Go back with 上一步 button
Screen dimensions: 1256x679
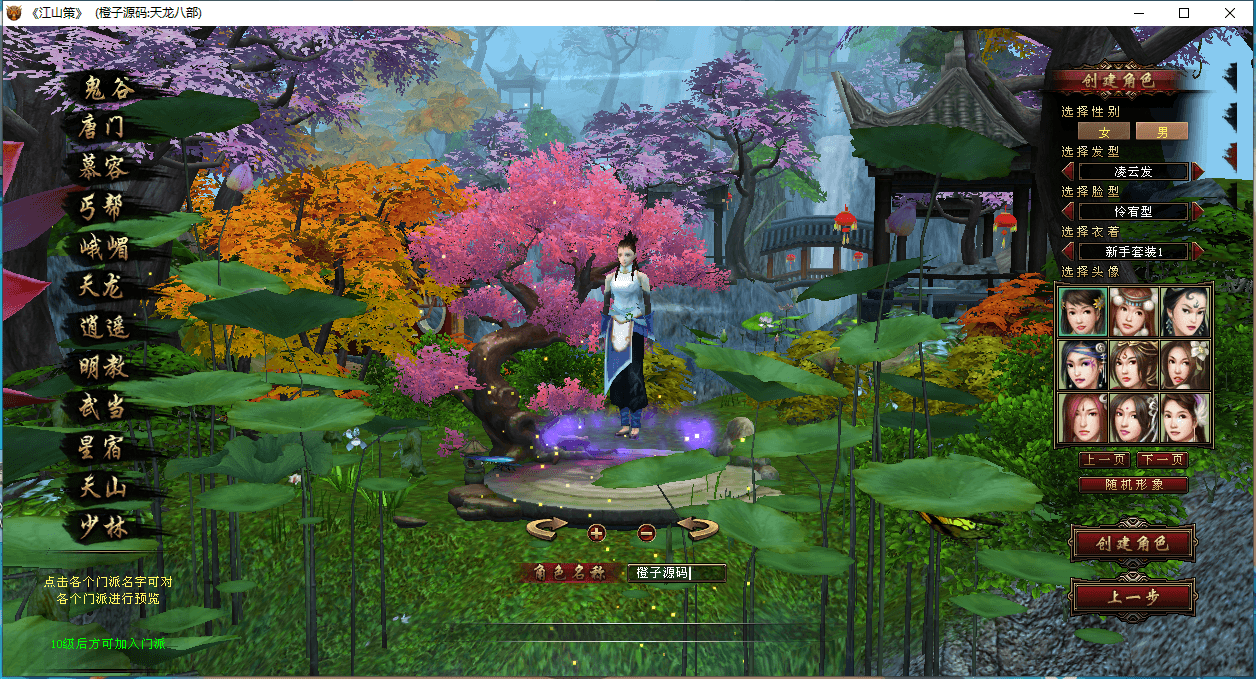click(1132, 598)
